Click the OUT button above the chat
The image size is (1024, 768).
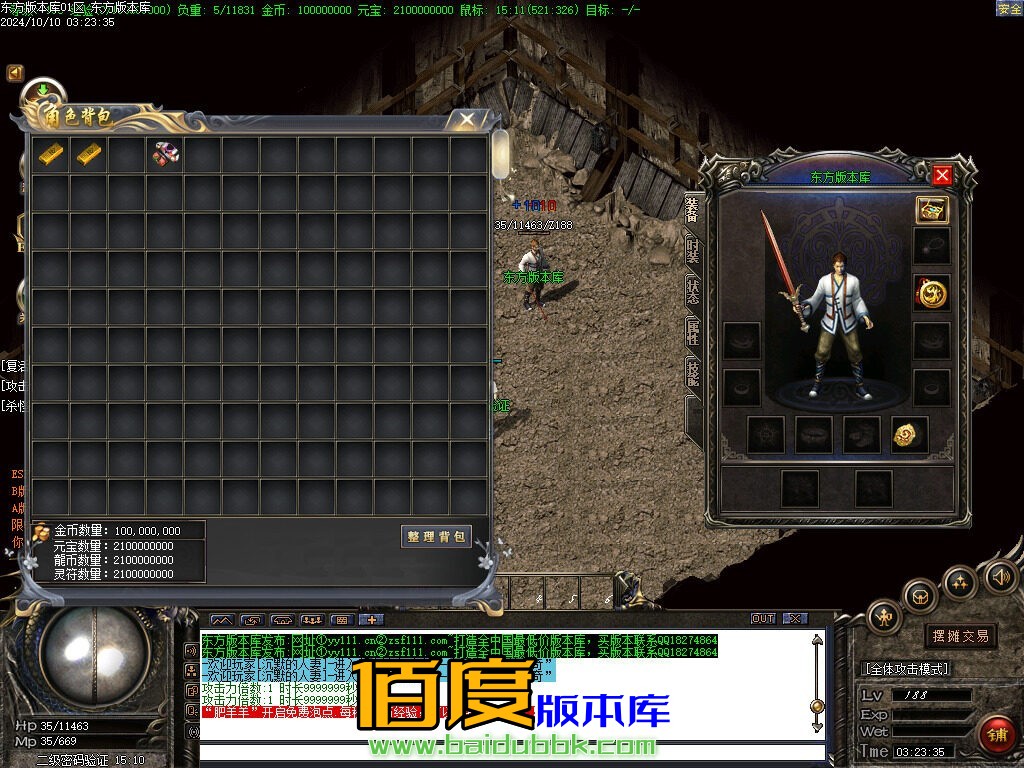point(763,619)
